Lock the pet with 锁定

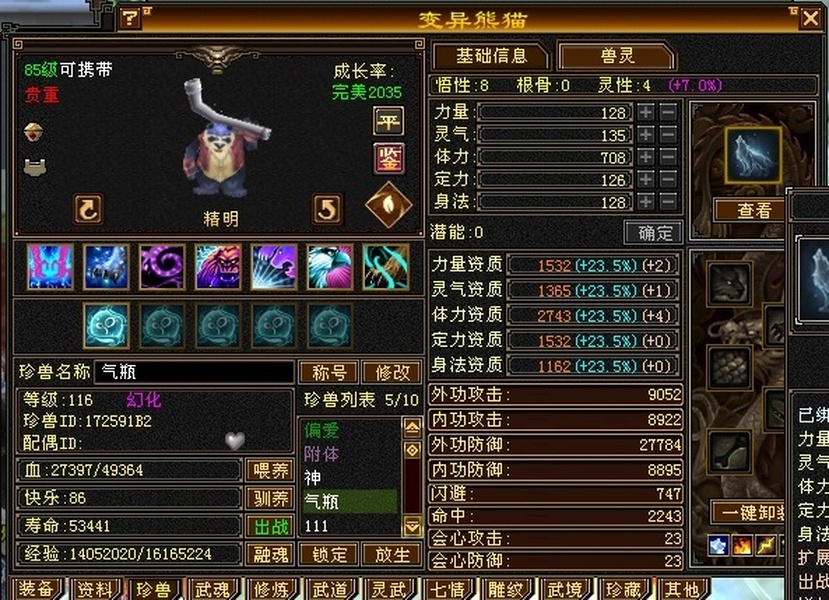[329, 554]
